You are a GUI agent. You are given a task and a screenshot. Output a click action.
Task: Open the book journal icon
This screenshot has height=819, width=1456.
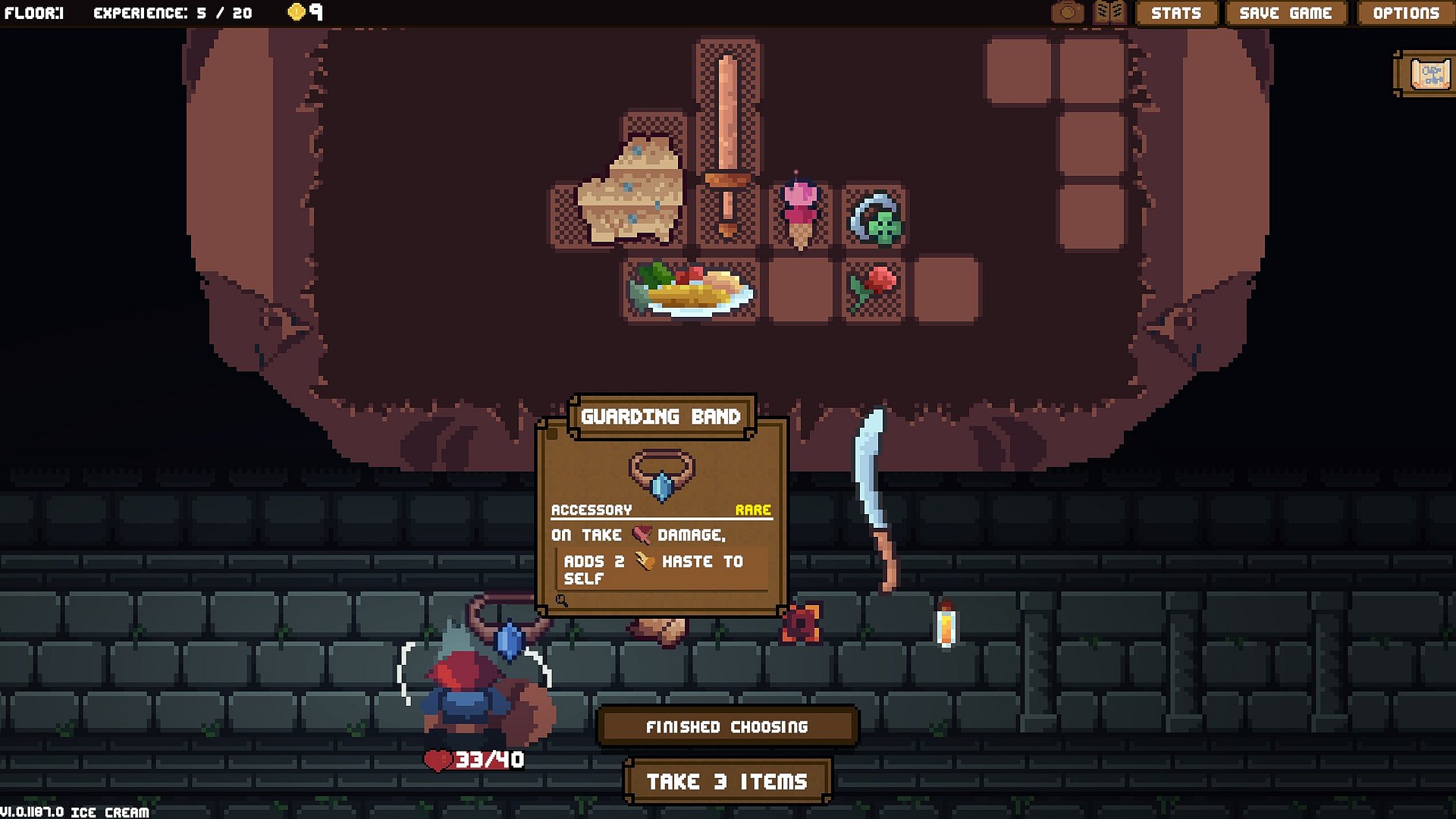pos(1109,12)
